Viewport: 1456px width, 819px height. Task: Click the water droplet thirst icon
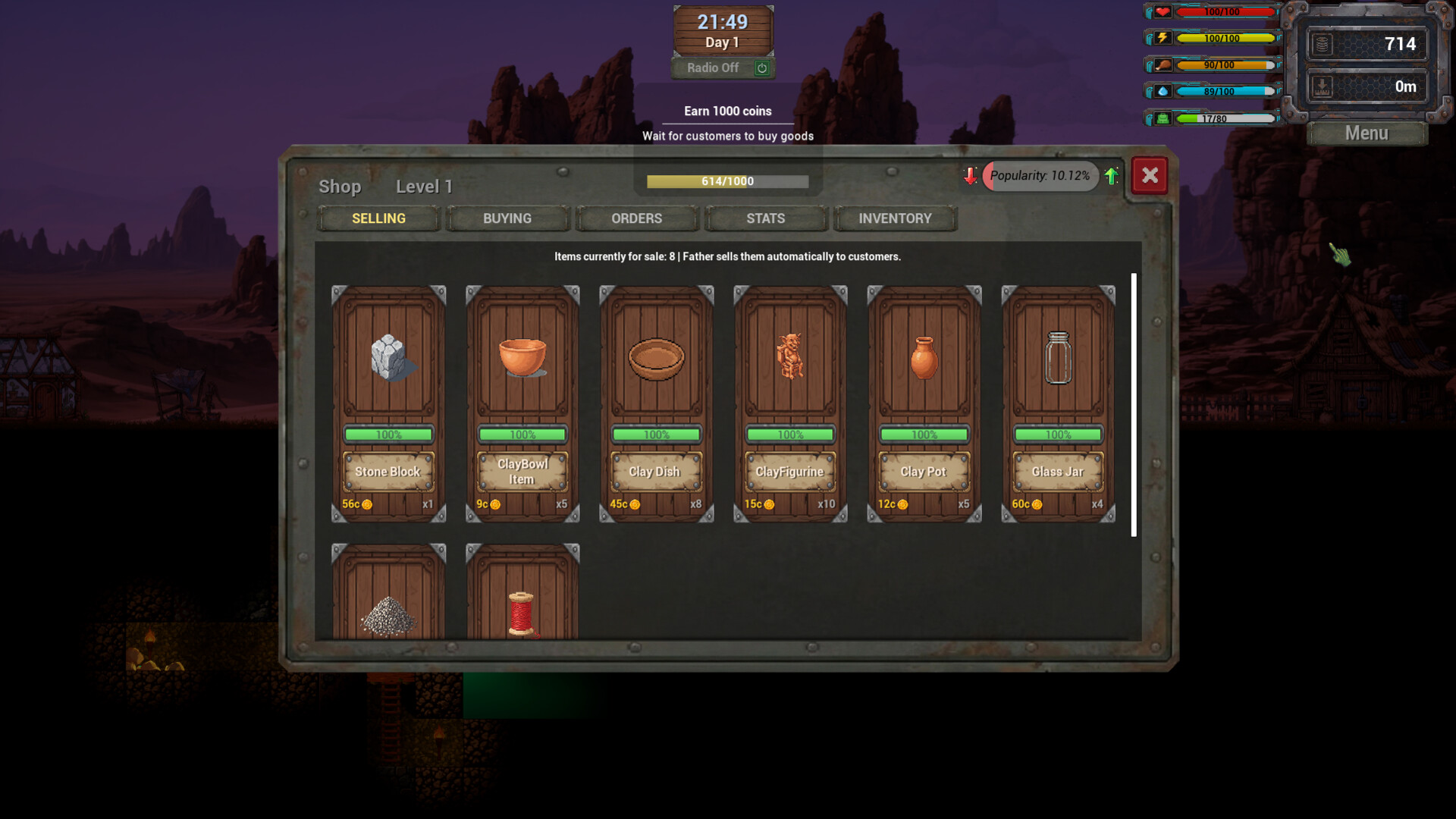coord(1164,91)
